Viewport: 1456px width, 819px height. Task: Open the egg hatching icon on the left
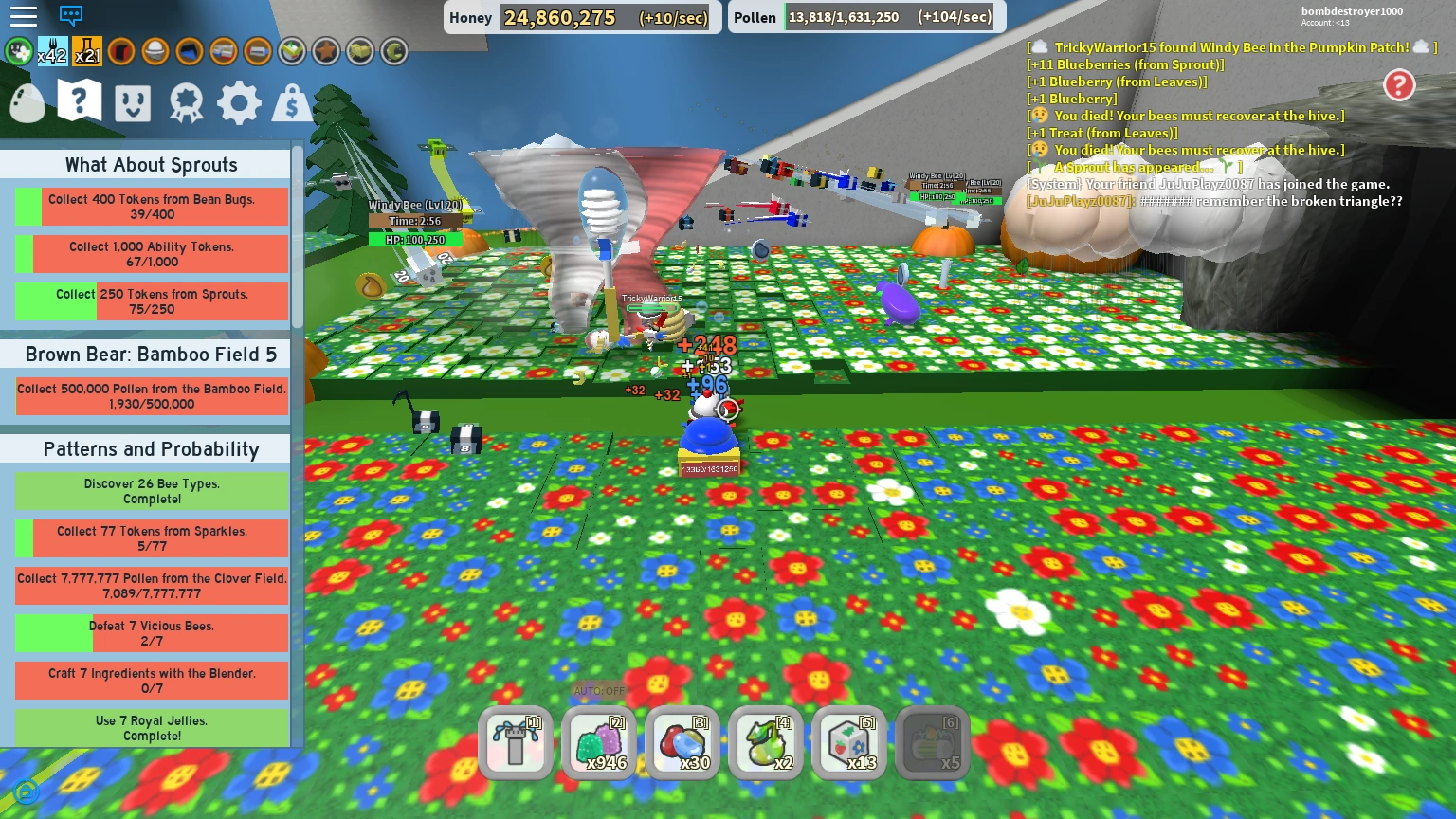click(x=27, y=104)
